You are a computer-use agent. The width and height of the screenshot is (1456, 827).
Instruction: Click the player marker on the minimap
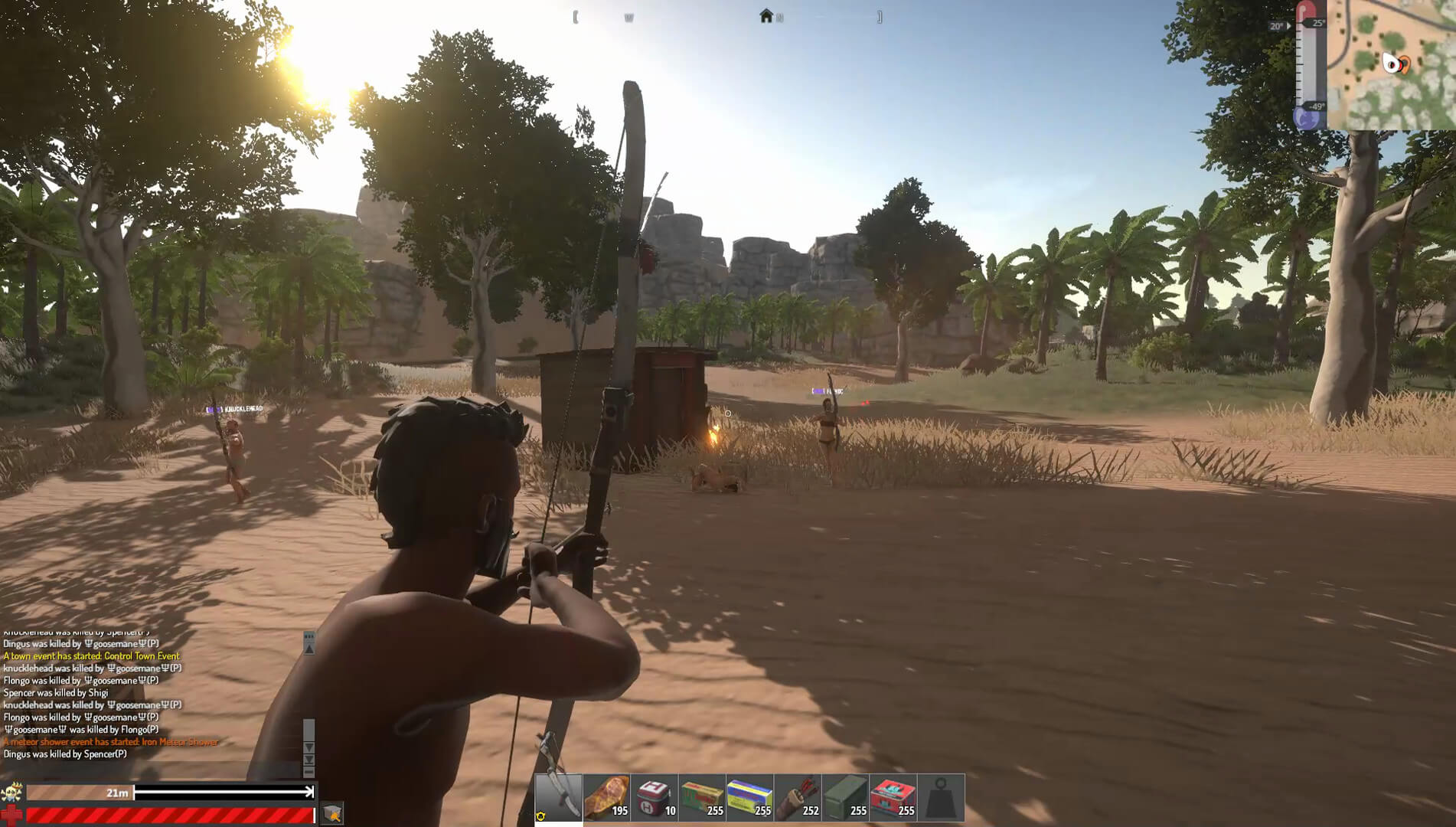pyautogui.click(x=1395, y=64)
